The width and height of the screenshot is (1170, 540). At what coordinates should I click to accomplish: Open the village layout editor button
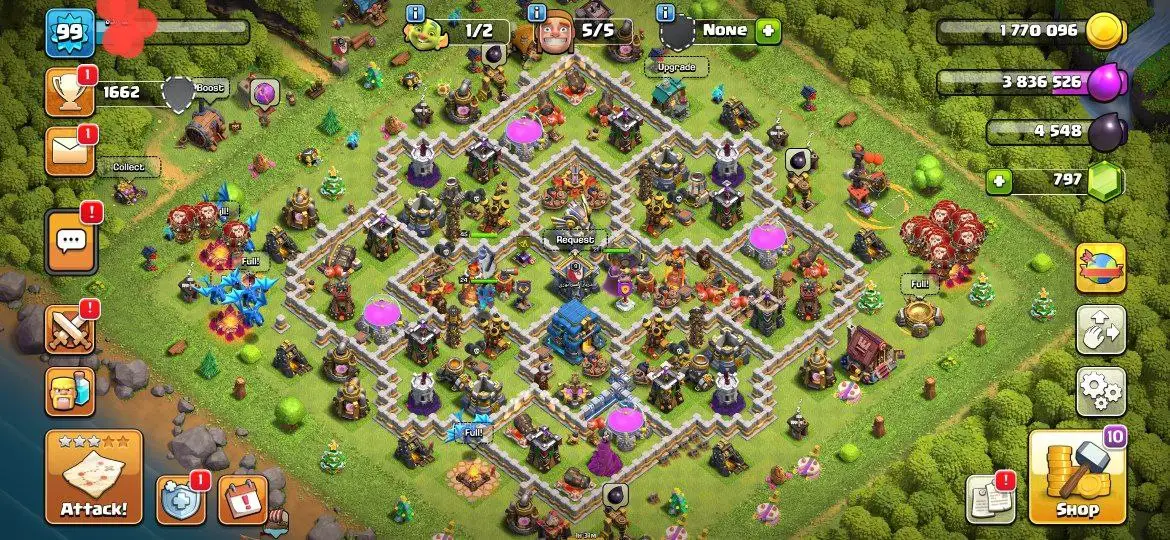coord(1100,330)
